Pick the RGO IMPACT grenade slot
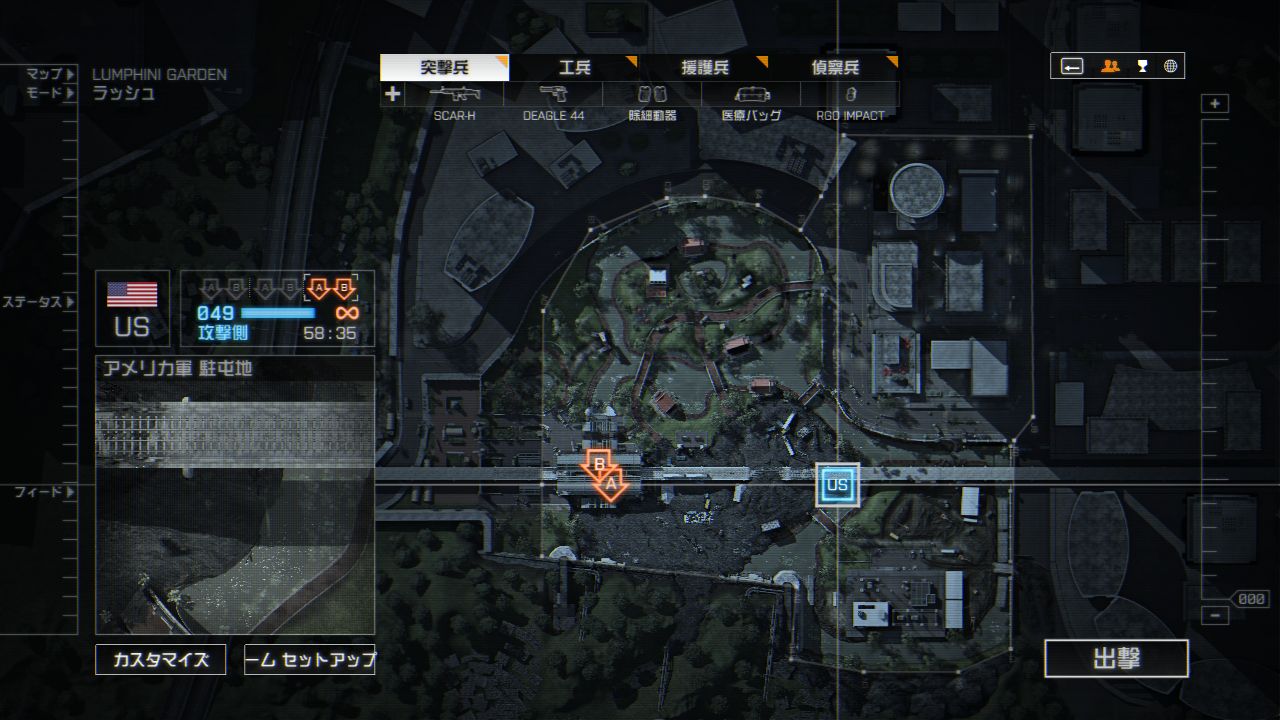1280x720 pixels. coord(850,100)
